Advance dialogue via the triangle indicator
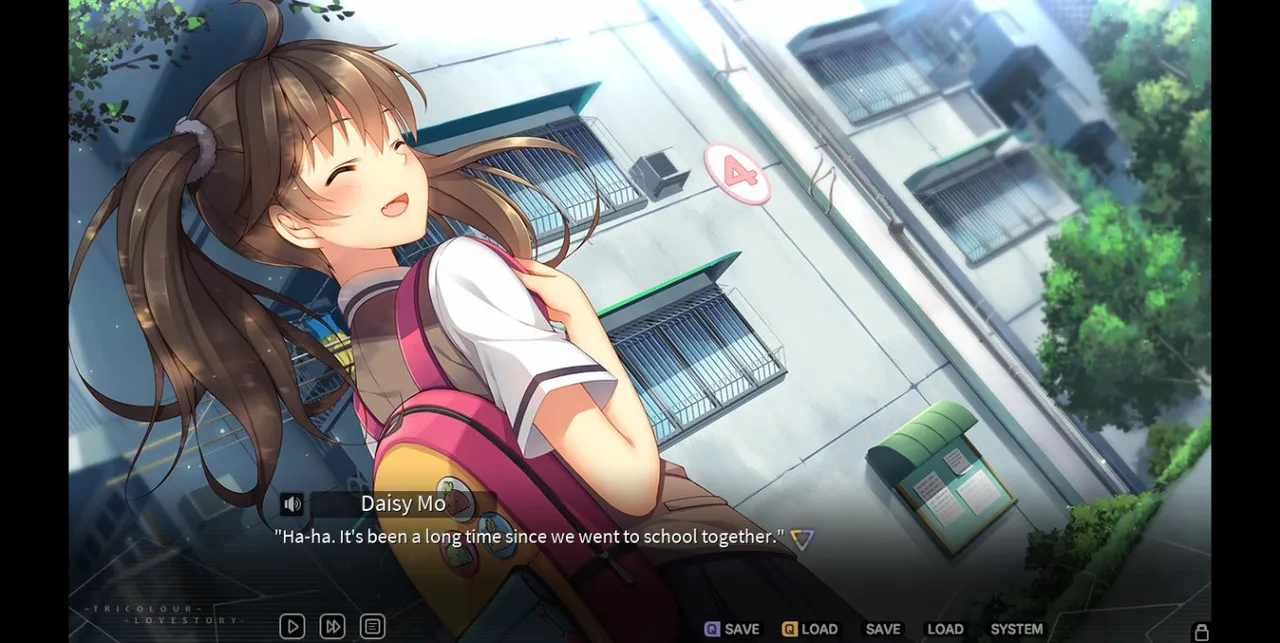 [801, 539]
